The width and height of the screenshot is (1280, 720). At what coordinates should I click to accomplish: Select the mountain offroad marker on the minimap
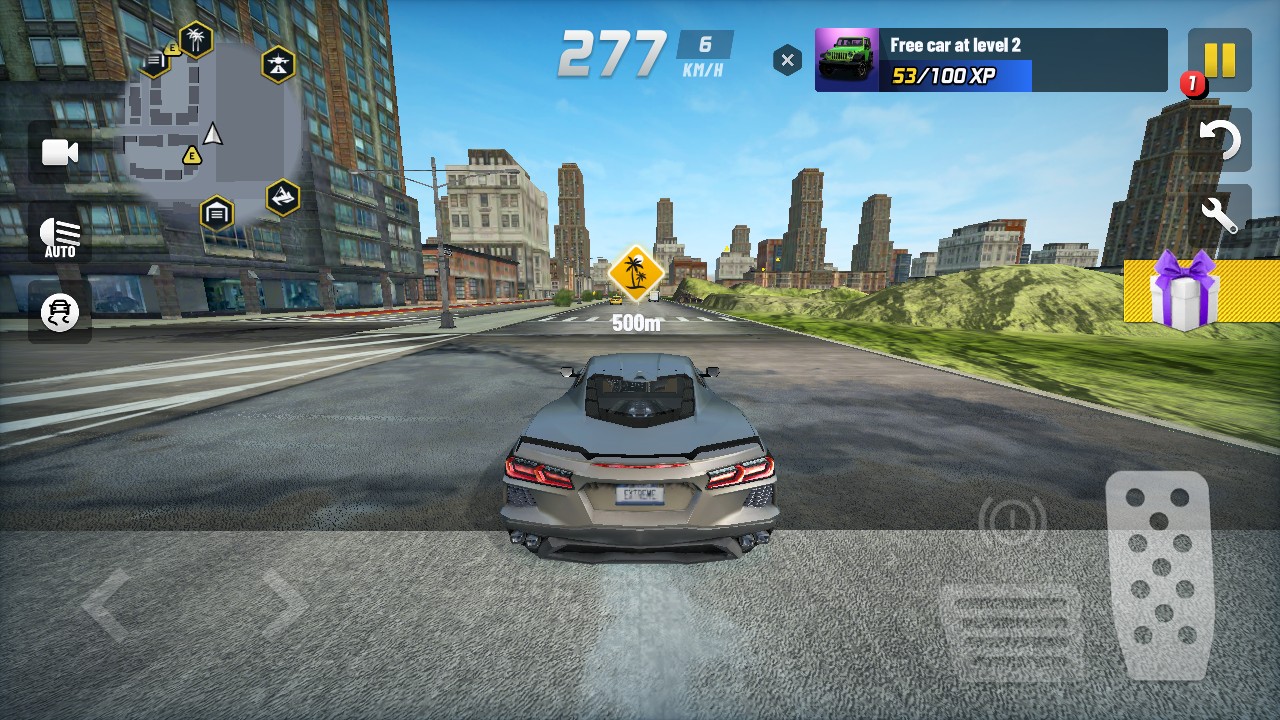283,197
